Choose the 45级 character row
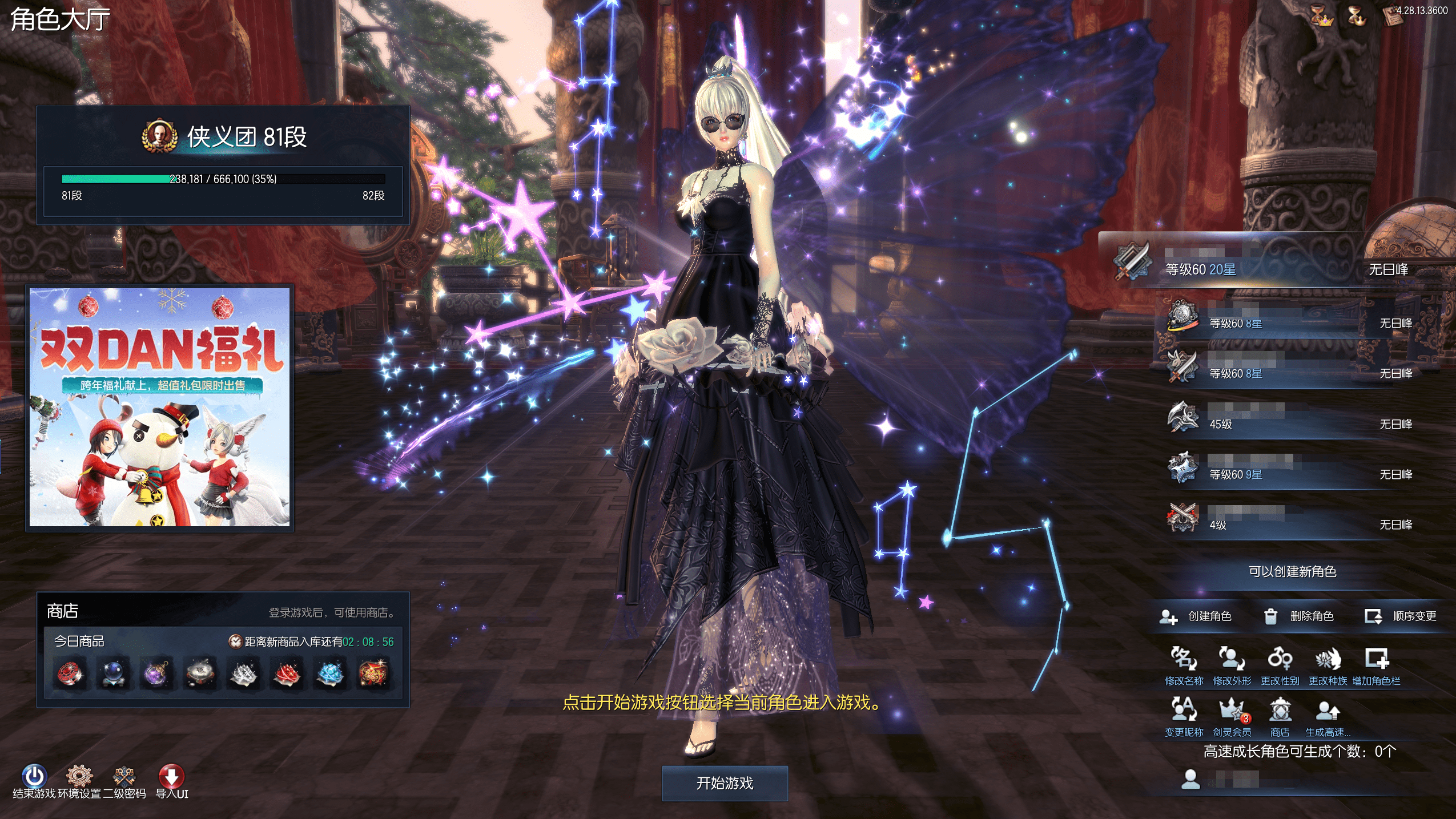 [x=1290, y=417]
